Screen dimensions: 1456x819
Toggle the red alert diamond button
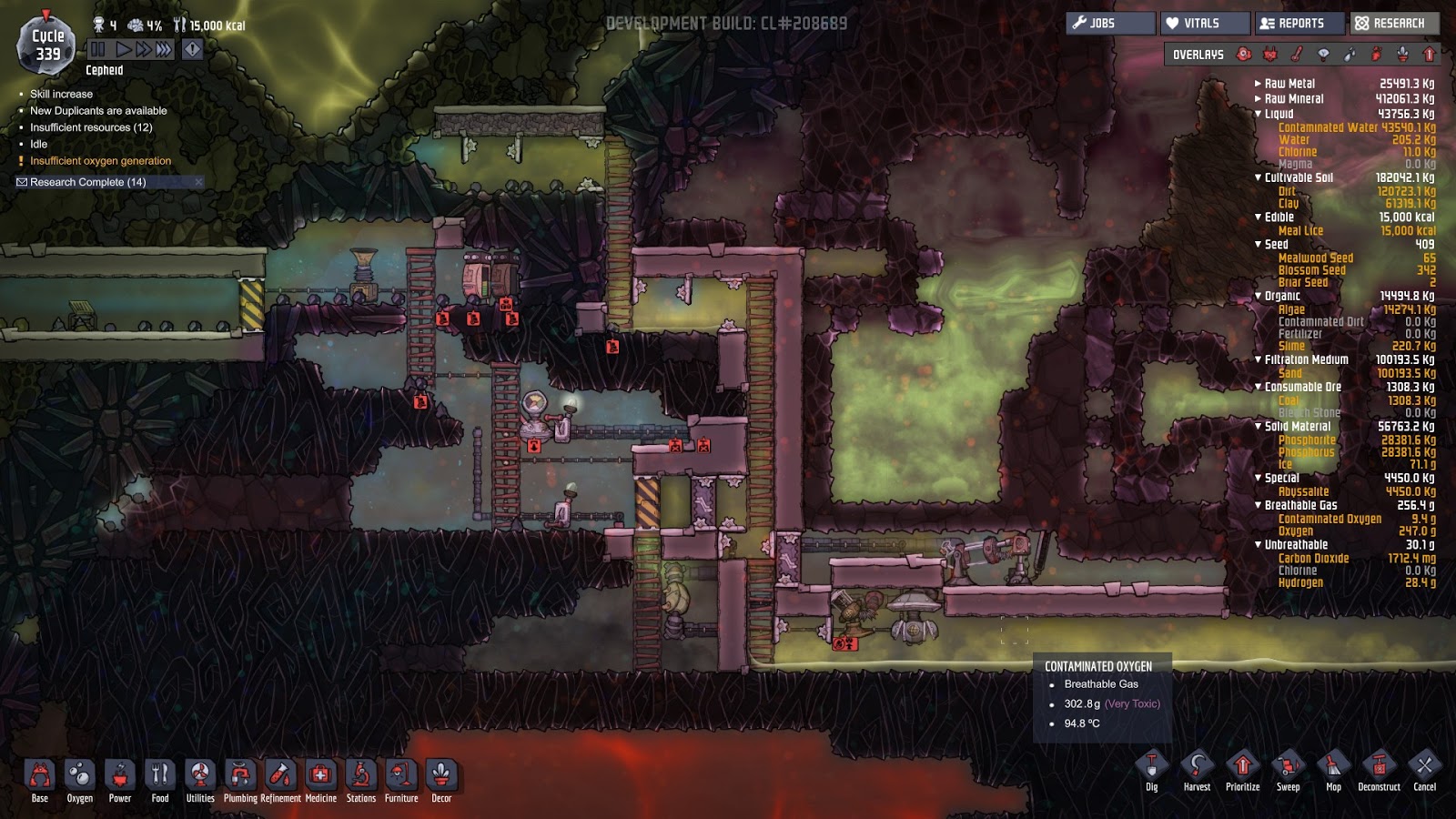(x=192, y=49)
